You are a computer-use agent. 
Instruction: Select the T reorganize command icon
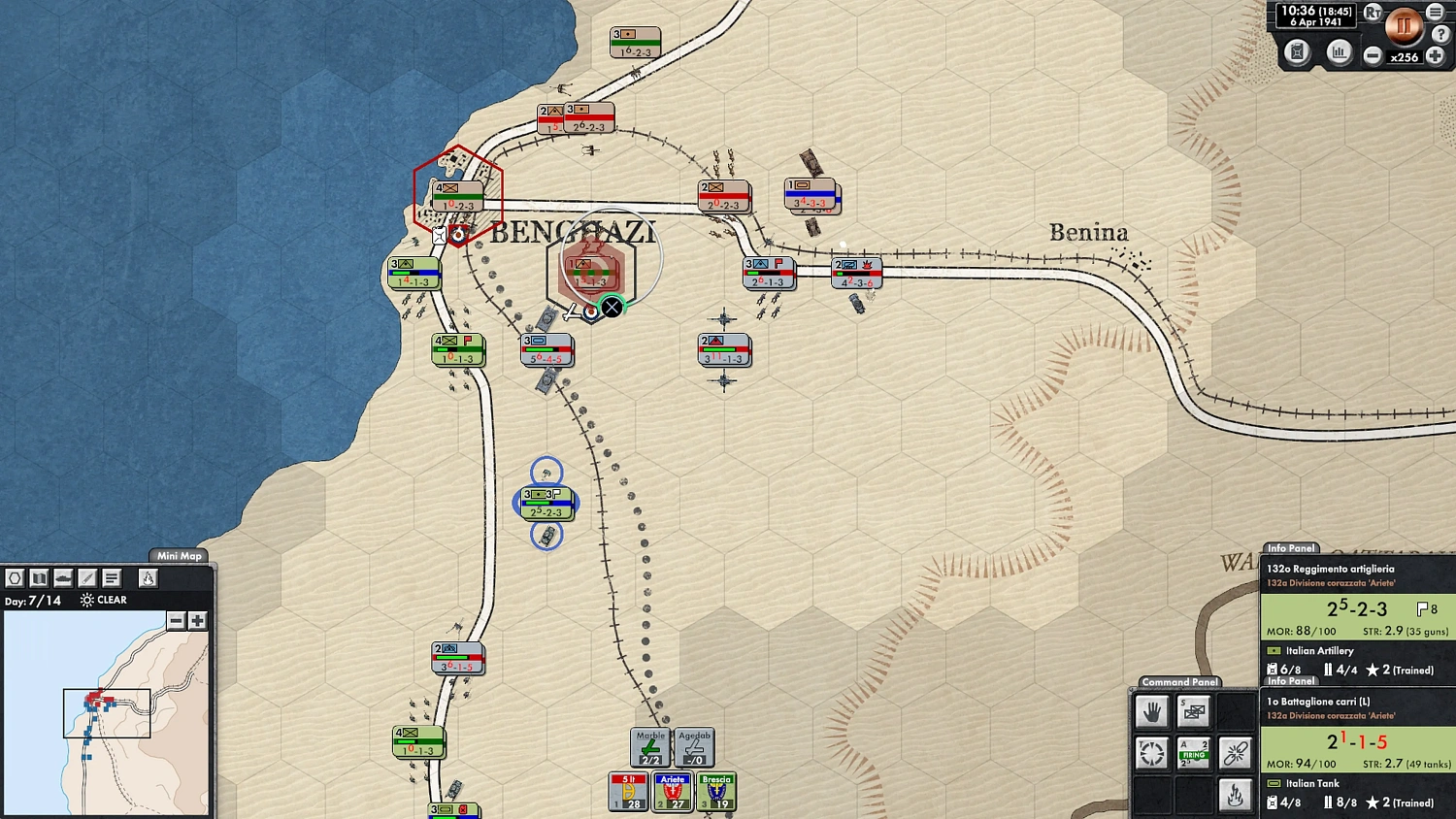click(1151, 752)
